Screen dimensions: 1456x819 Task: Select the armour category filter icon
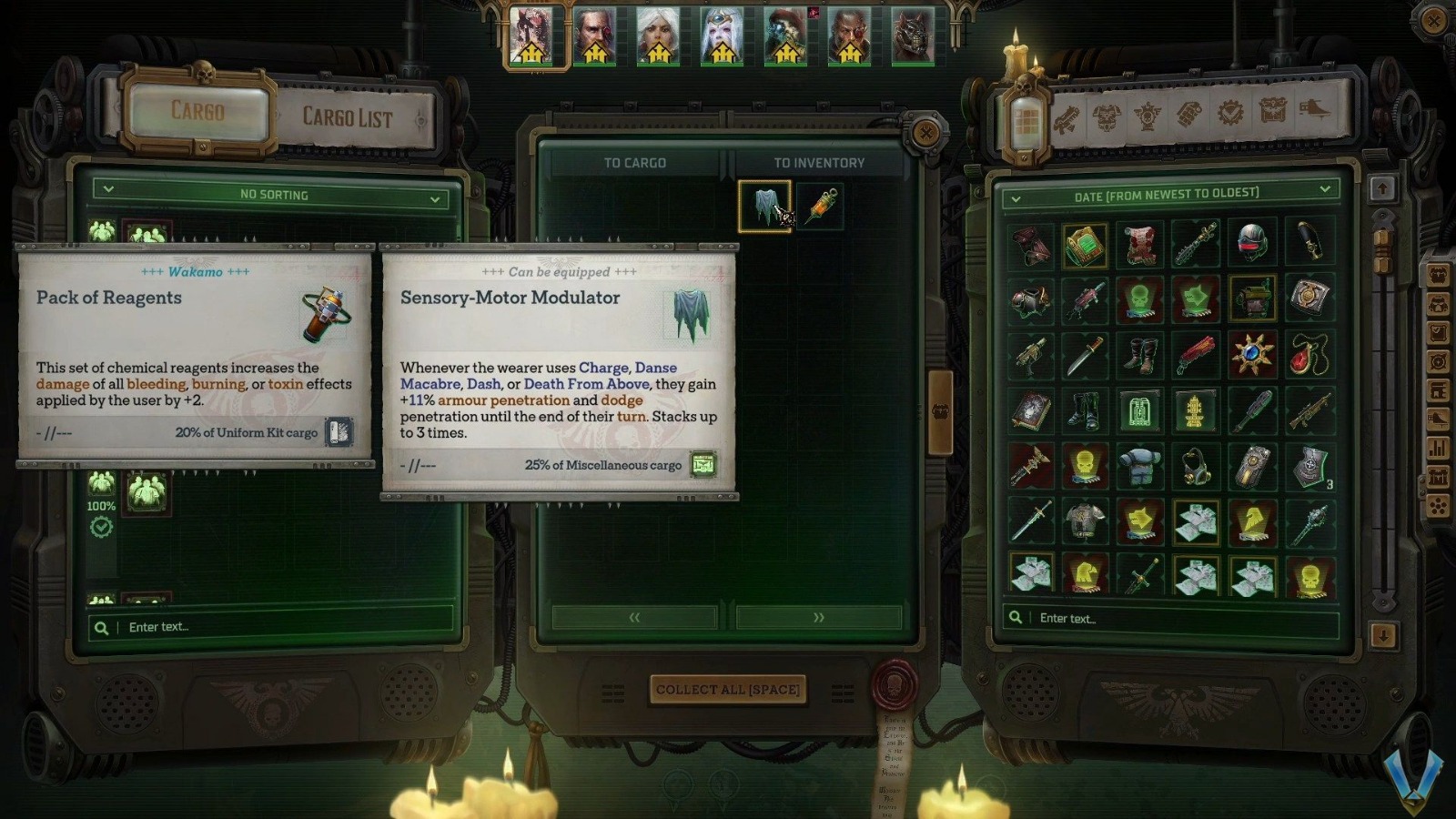coord(1107,116)
